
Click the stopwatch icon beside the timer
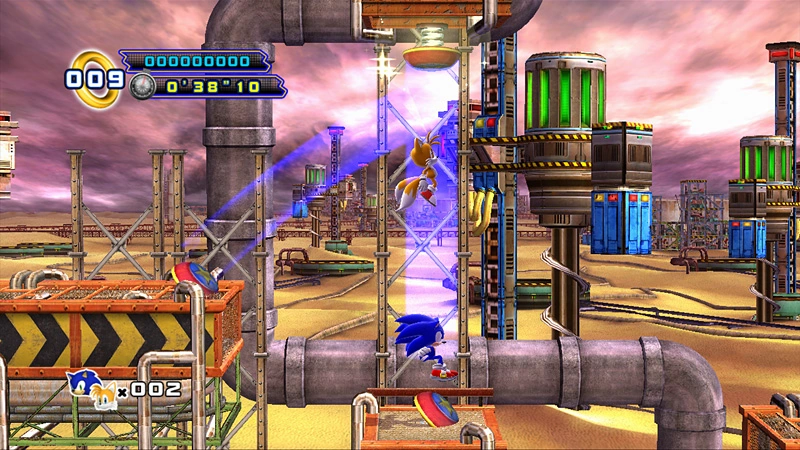[x=142, y=87]
